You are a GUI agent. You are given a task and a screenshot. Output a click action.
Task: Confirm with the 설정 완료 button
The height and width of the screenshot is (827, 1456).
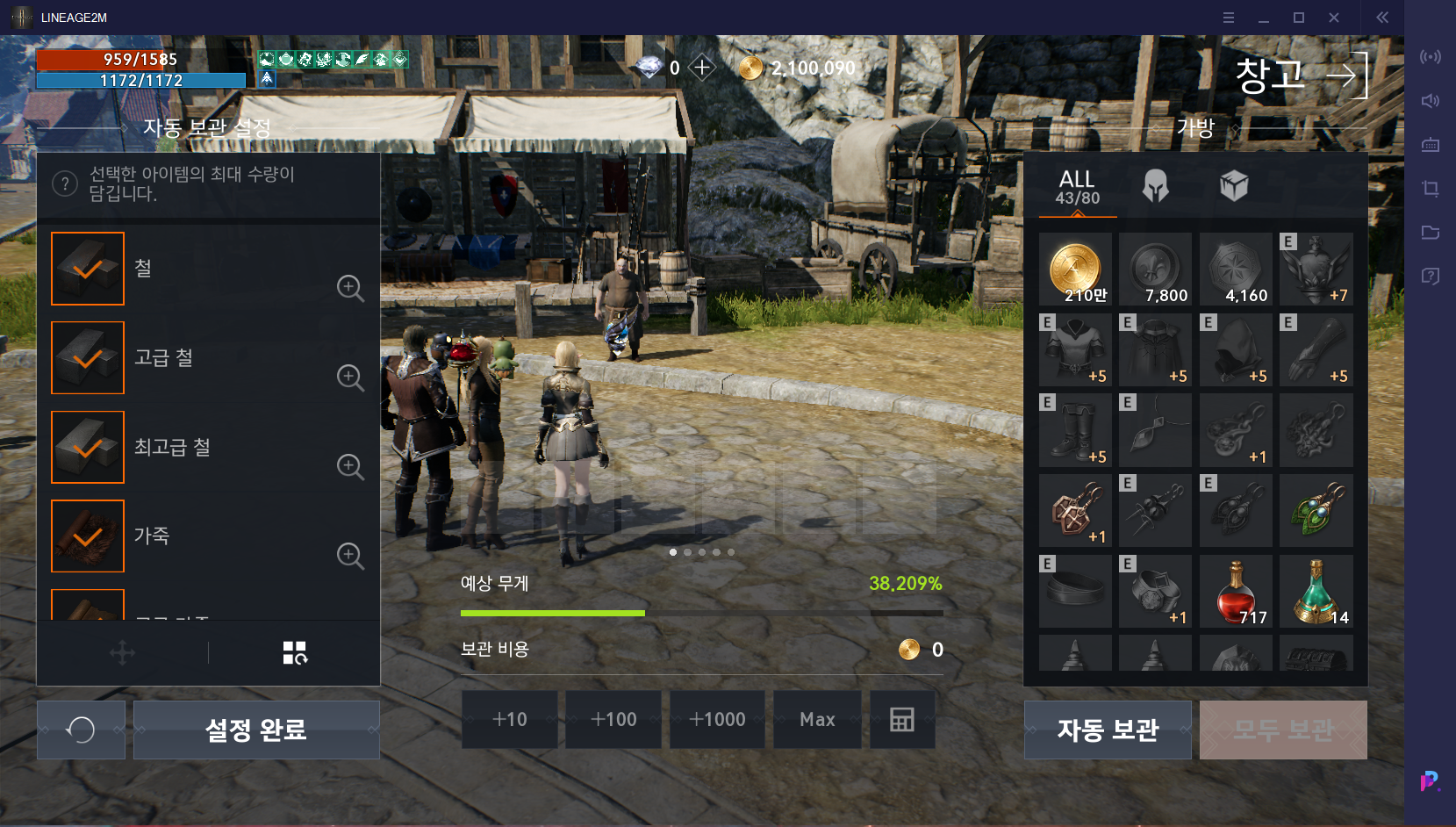(256, 730)
